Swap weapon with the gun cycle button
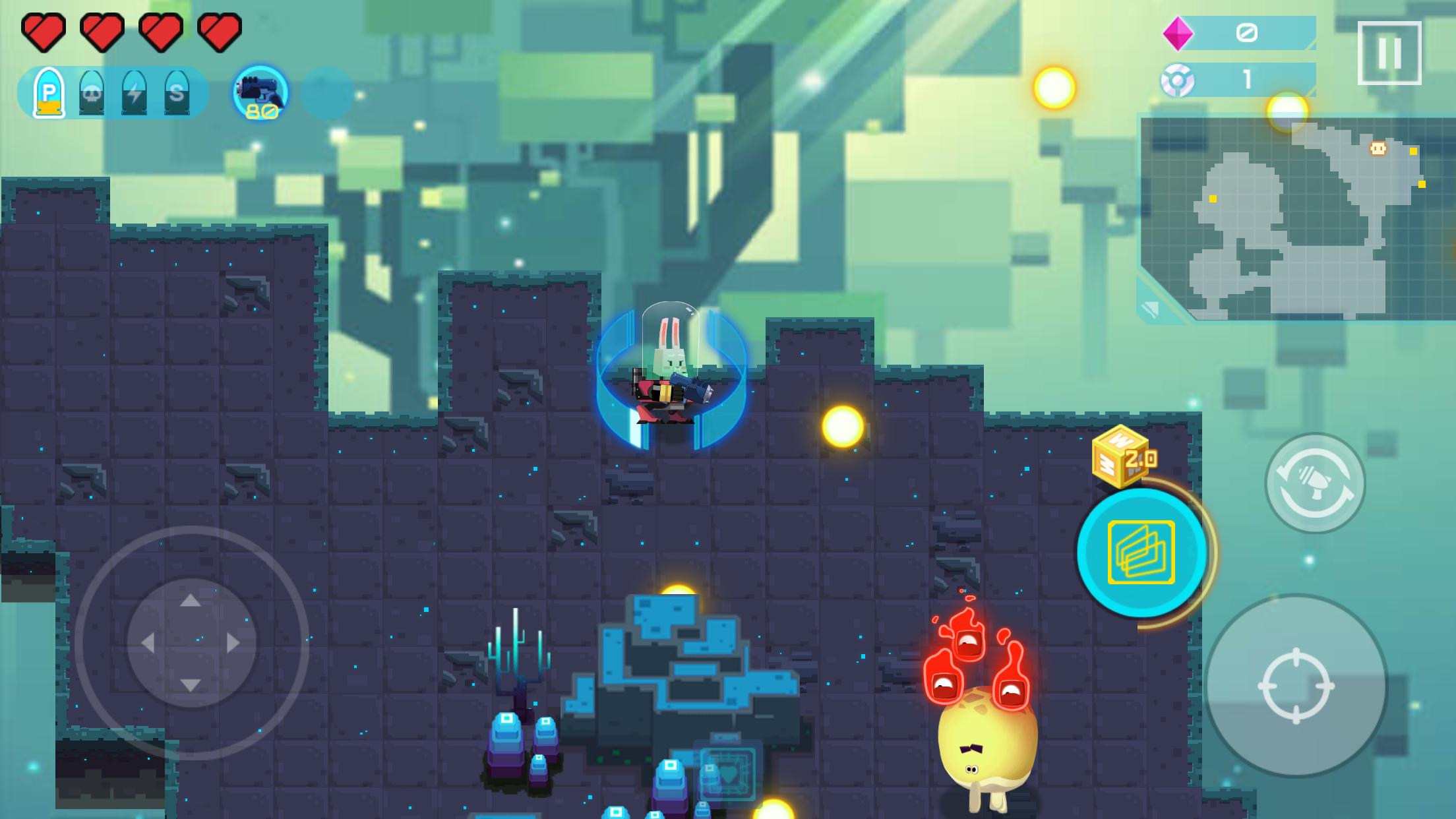The height and width of the screenshot is (819, 1456). pos(1314,483)
